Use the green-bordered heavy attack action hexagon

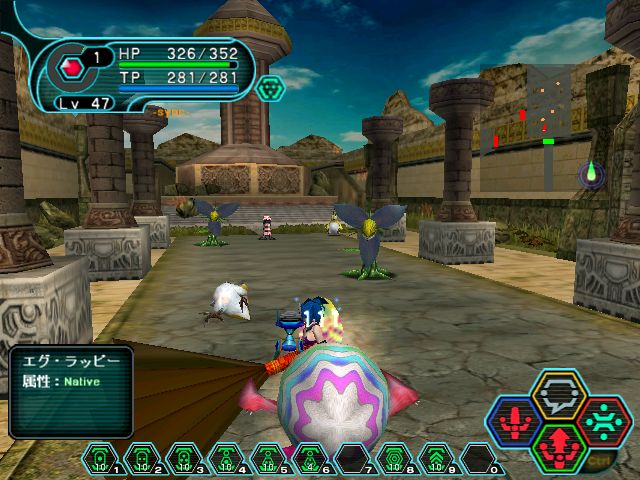tap(559, 449)
